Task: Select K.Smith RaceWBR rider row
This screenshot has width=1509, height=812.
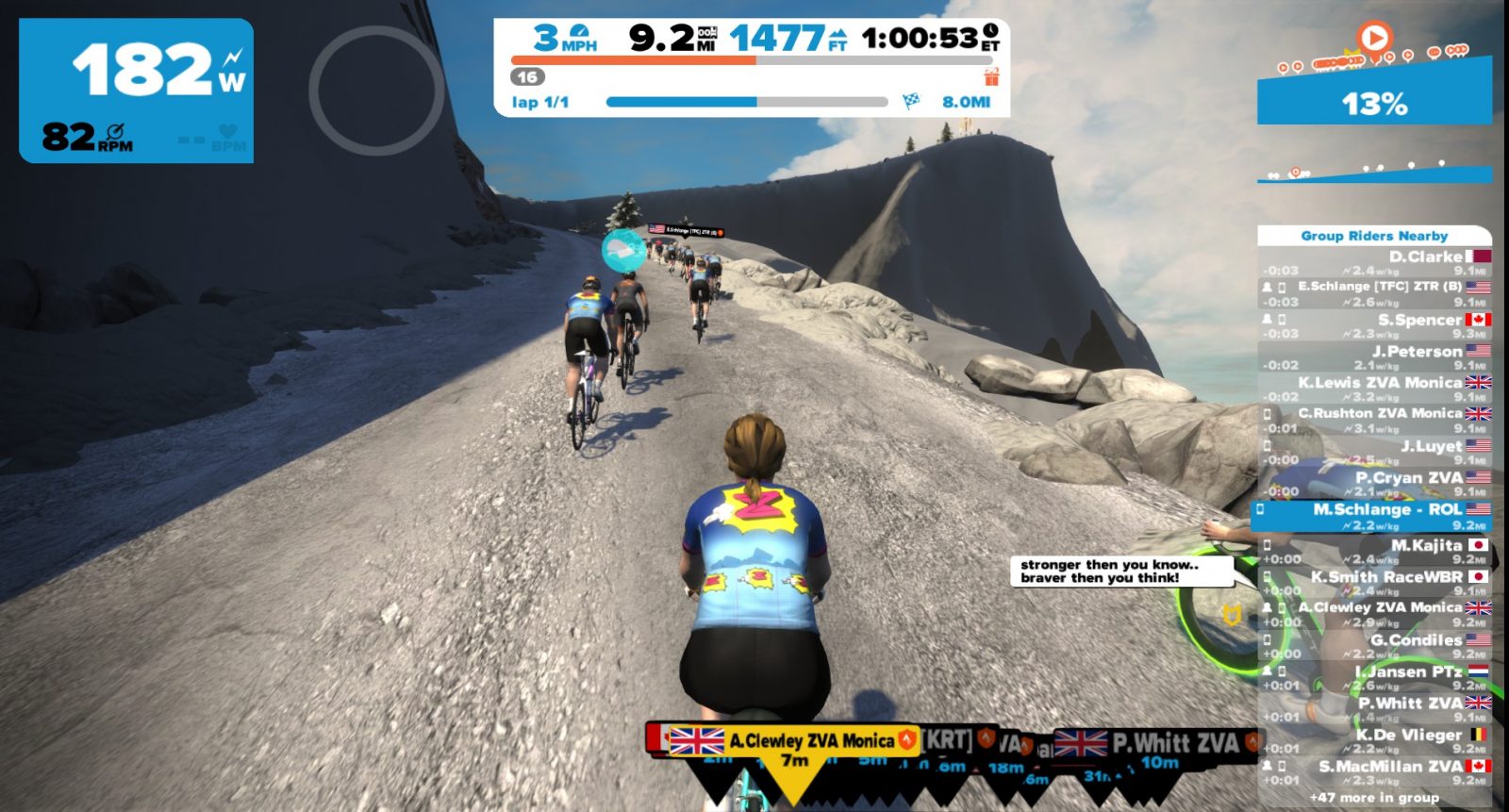Action: [1375, 582]
